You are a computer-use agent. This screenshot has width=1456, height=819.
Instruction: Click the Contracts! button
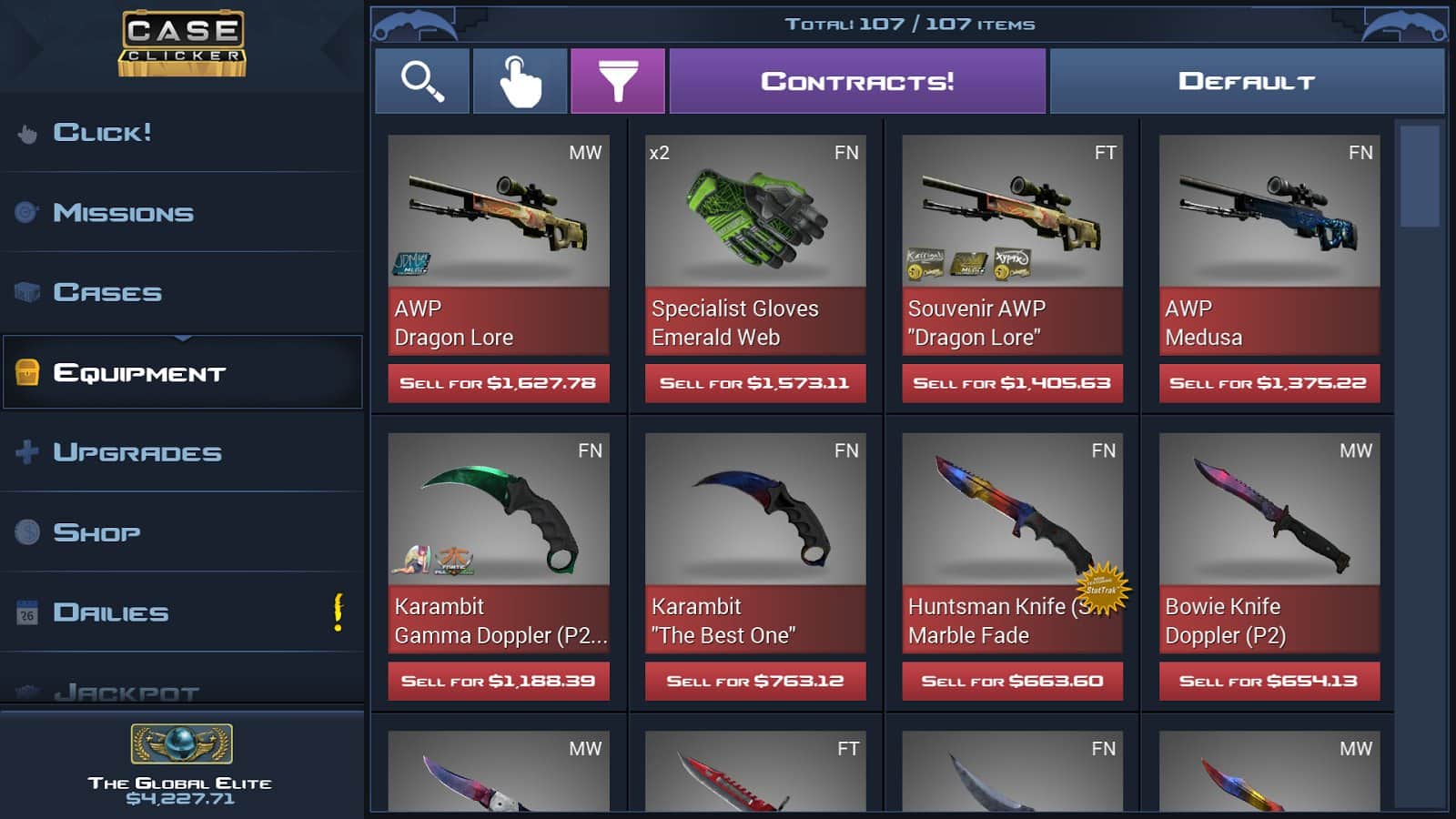click(857, 80)
